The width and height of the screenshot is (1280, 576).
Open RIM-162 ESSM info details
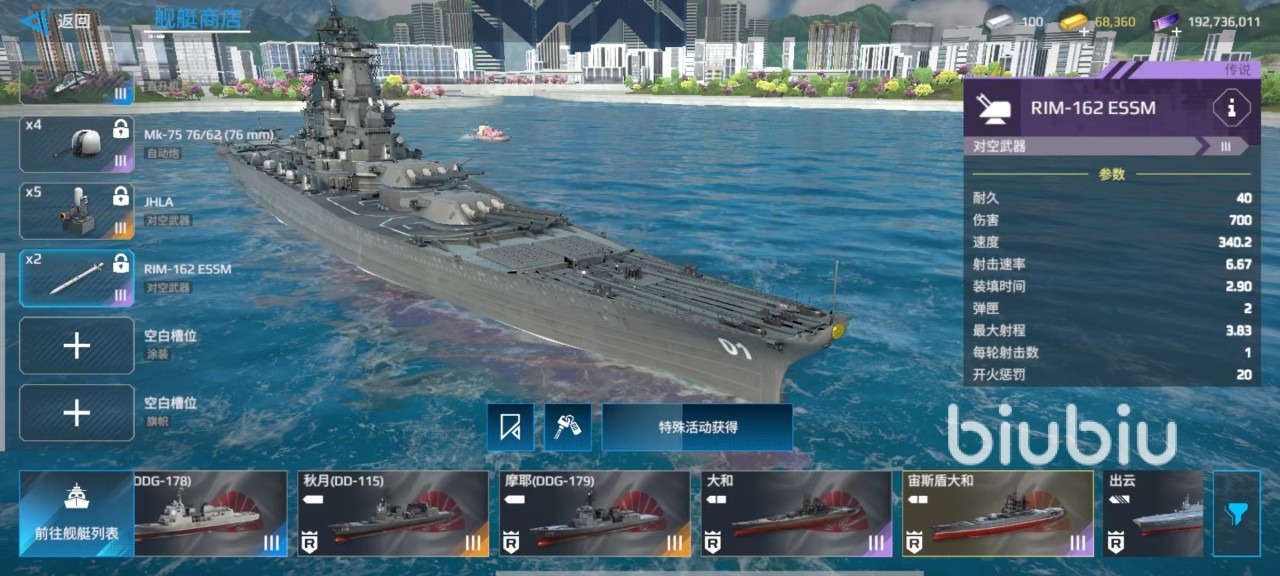1230,108
